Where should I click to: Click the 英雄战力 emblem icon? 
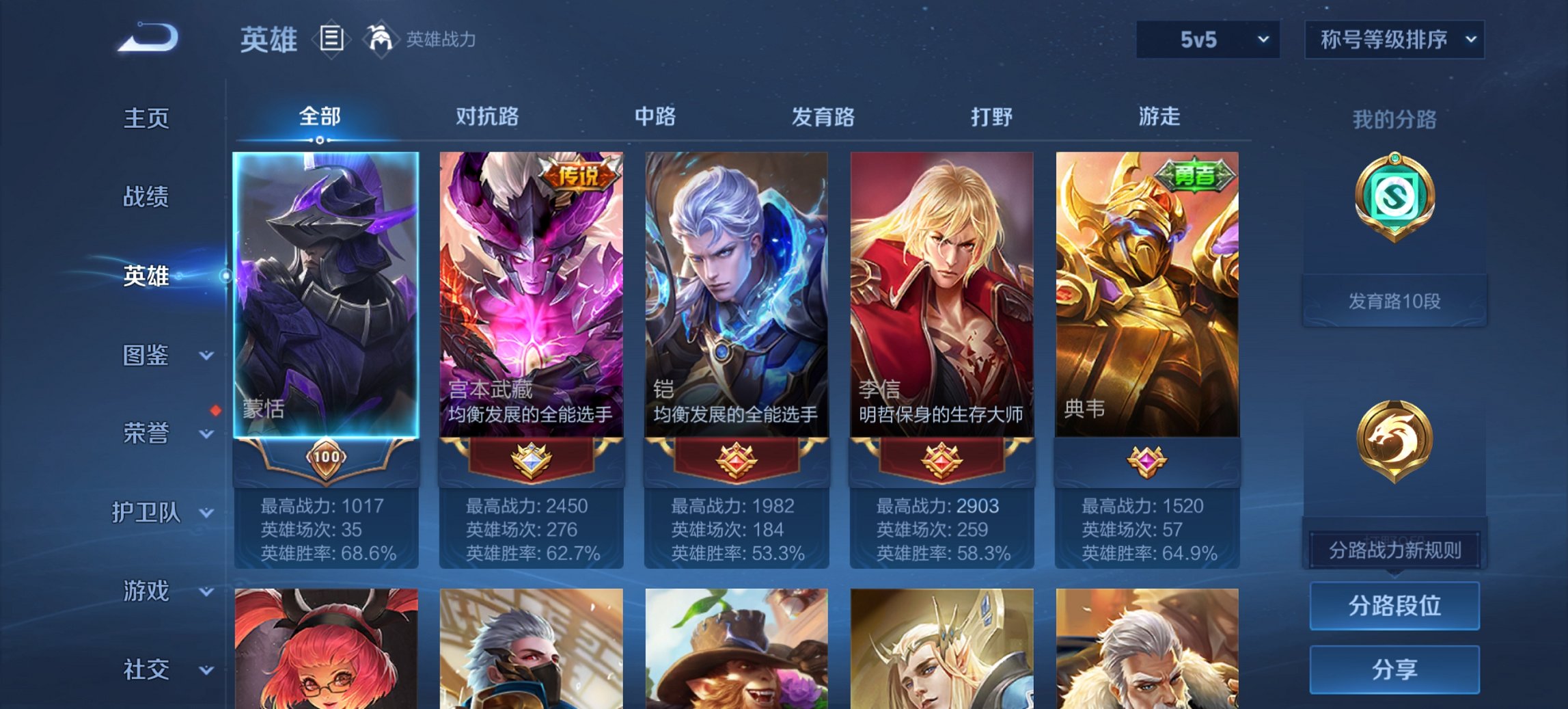(380, 39)
